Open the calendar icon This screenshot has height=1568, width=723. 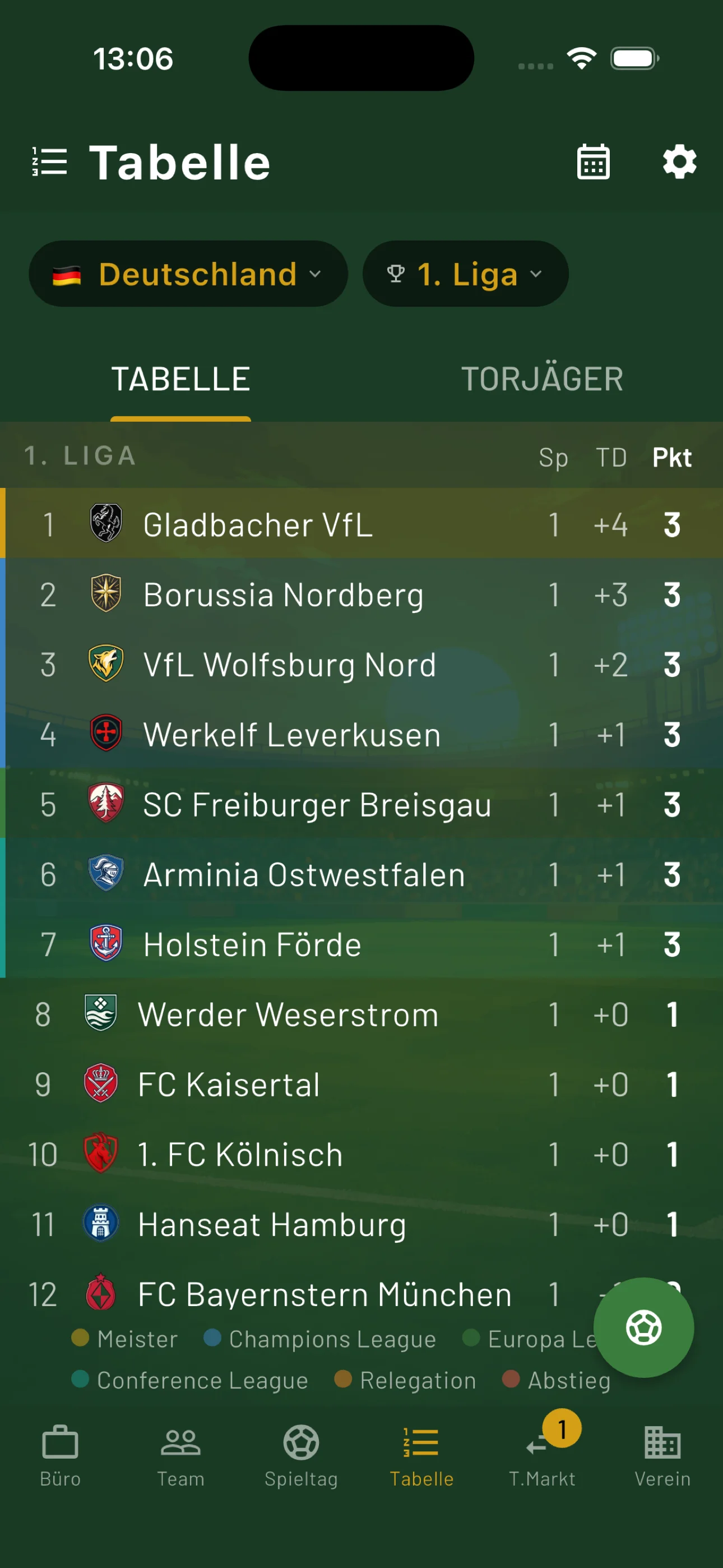point(593,163)
